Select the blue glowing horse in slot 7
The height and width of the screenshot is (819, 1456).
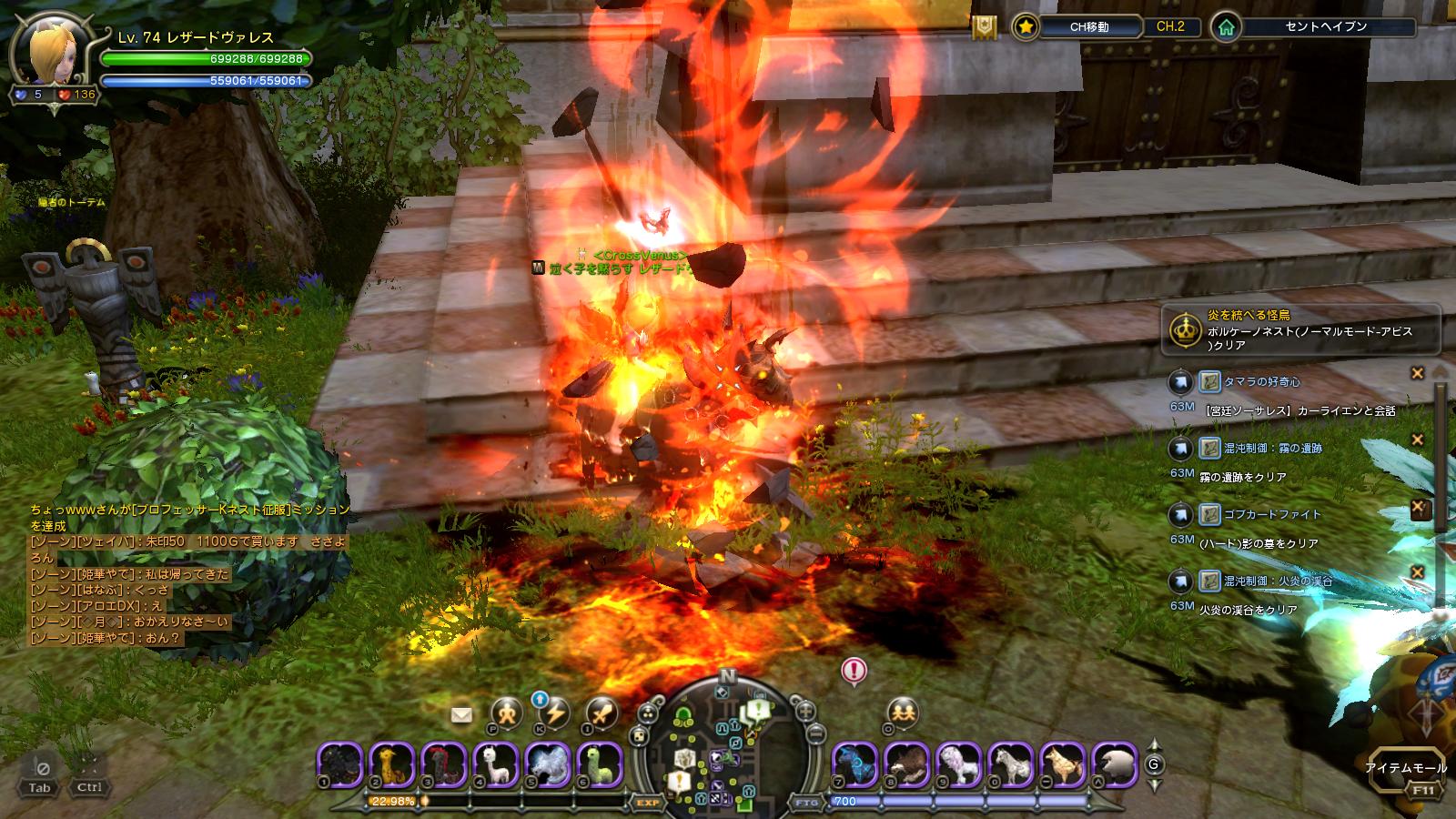point(855,763)
